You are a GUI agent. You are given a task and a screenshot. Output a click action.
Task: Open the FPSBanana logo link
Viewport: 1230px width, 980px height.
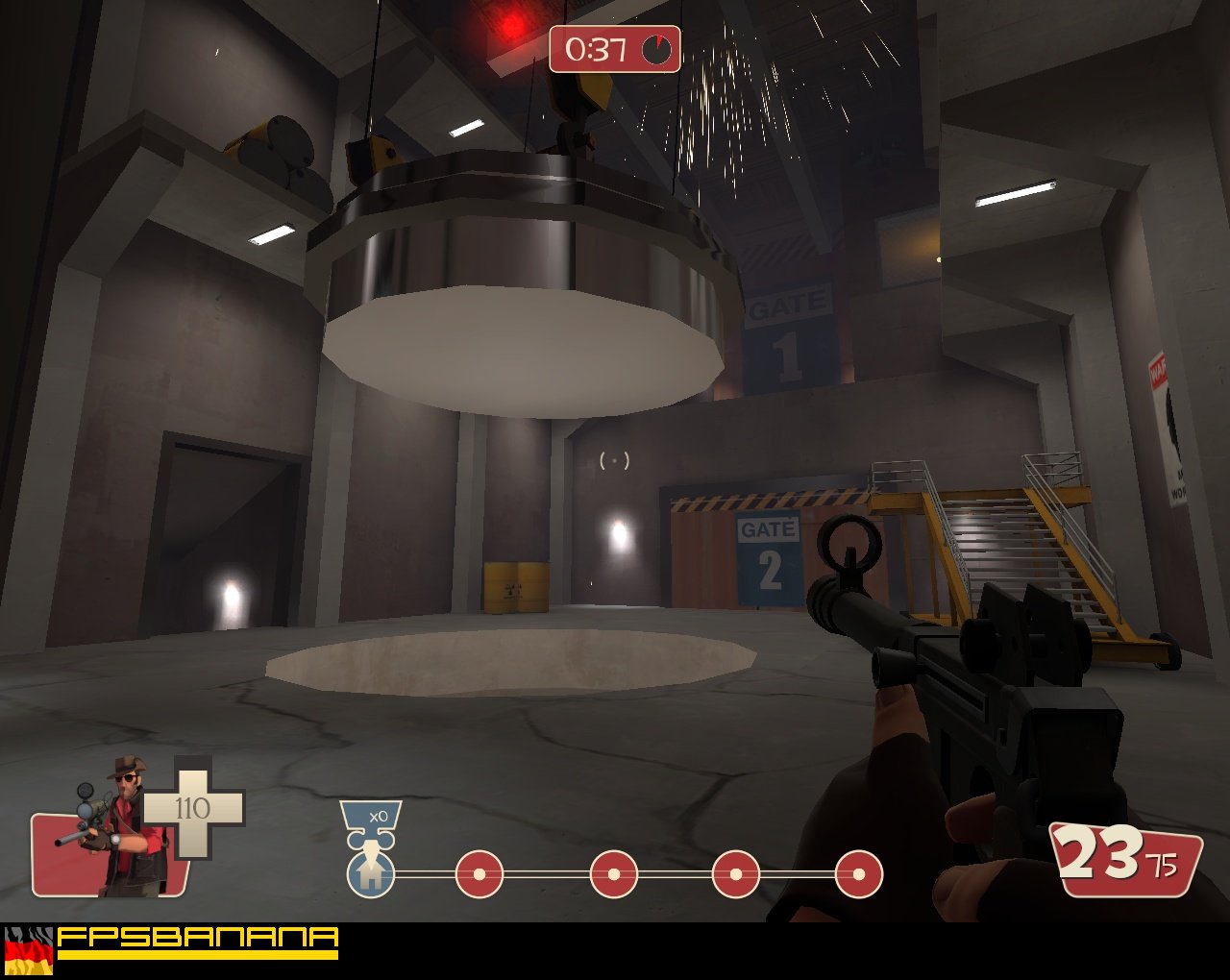tap(197, 941)
